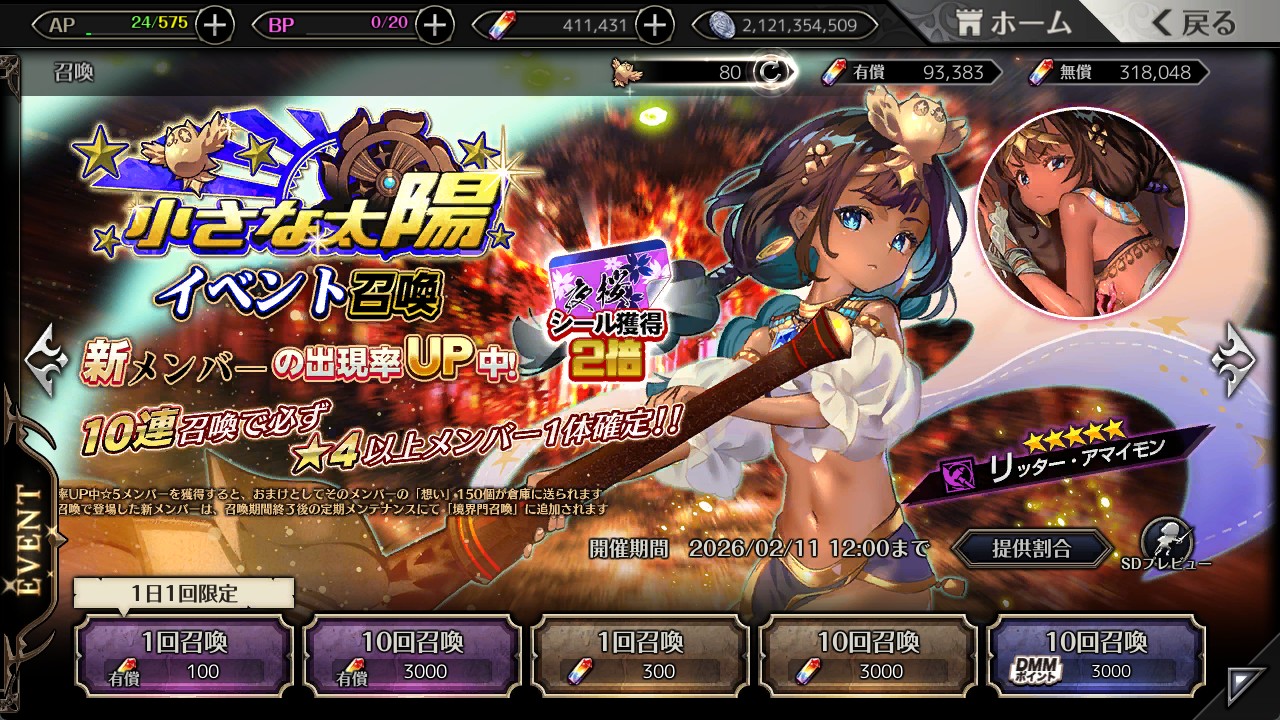Do the 10x summon with DMM points
The width and height of the screenshot is (1280, 720).
[x=1096, y=655]
